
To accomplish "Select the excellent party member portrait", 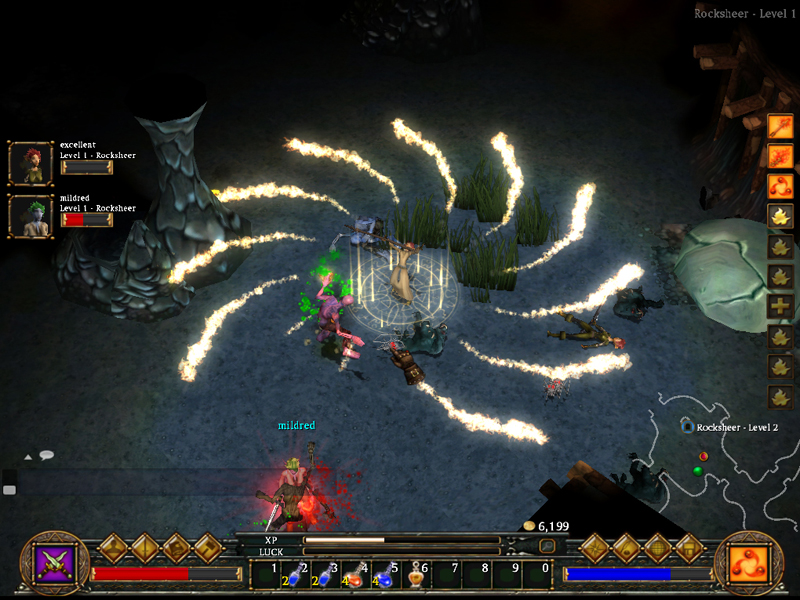I will [x=30, y=163].
